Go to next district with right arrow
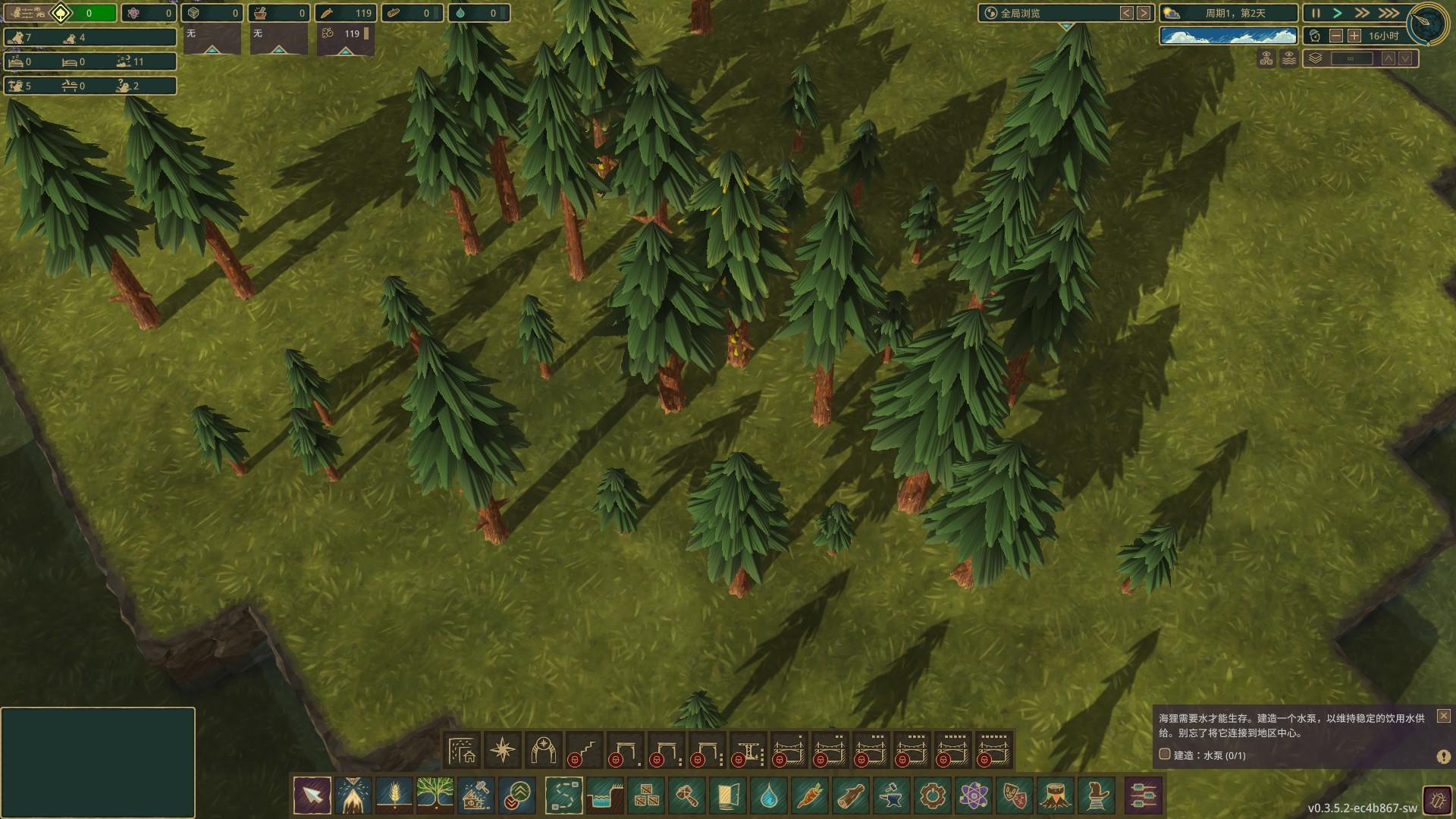 1144,13
